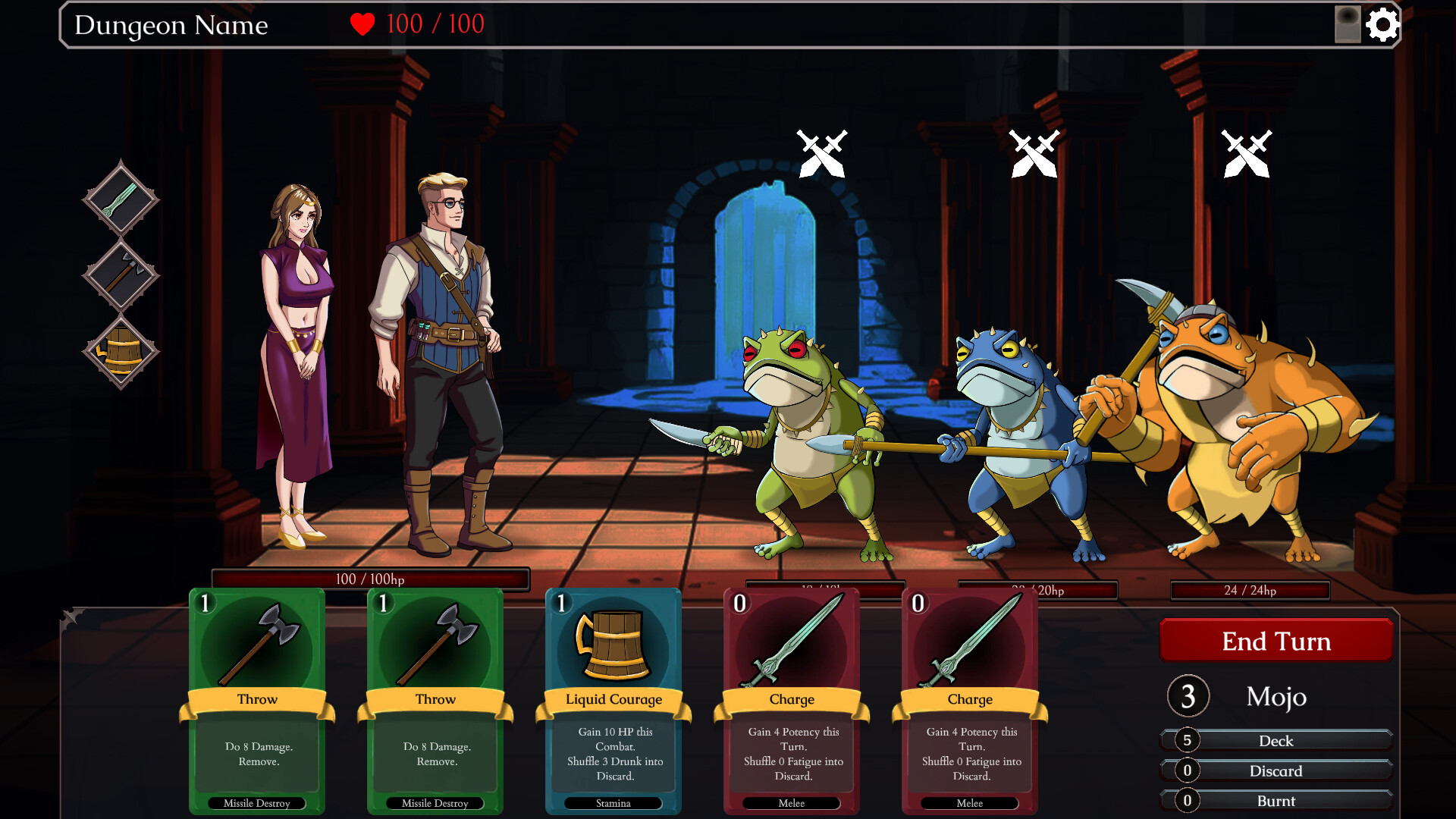Toggle the orange frog's crossed-swords indicator
This screenshot has height=819, width=1456.
pyautogui.click(x=1247, y=153)
